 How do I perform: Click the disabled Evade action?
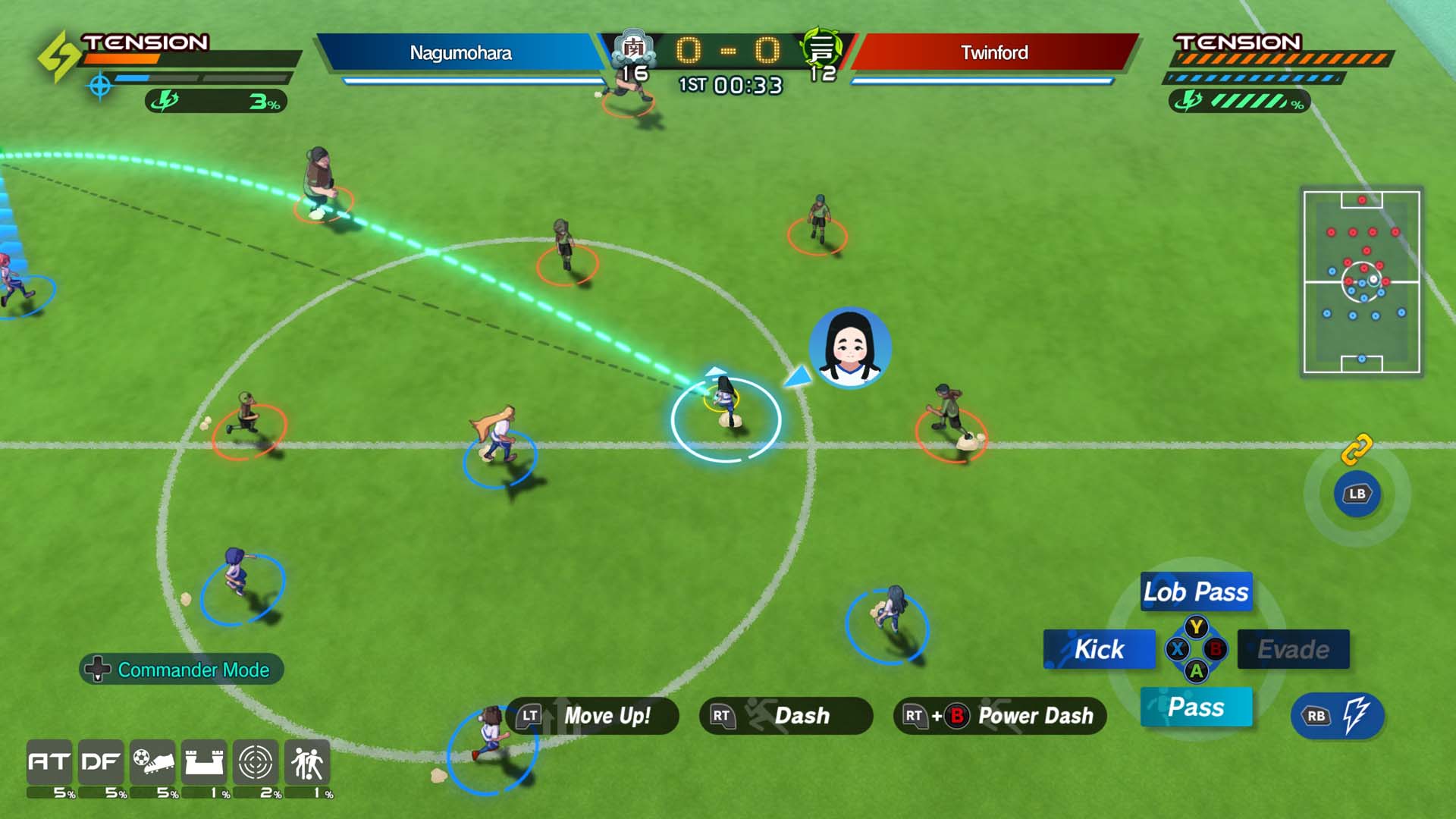(1294, 650)
